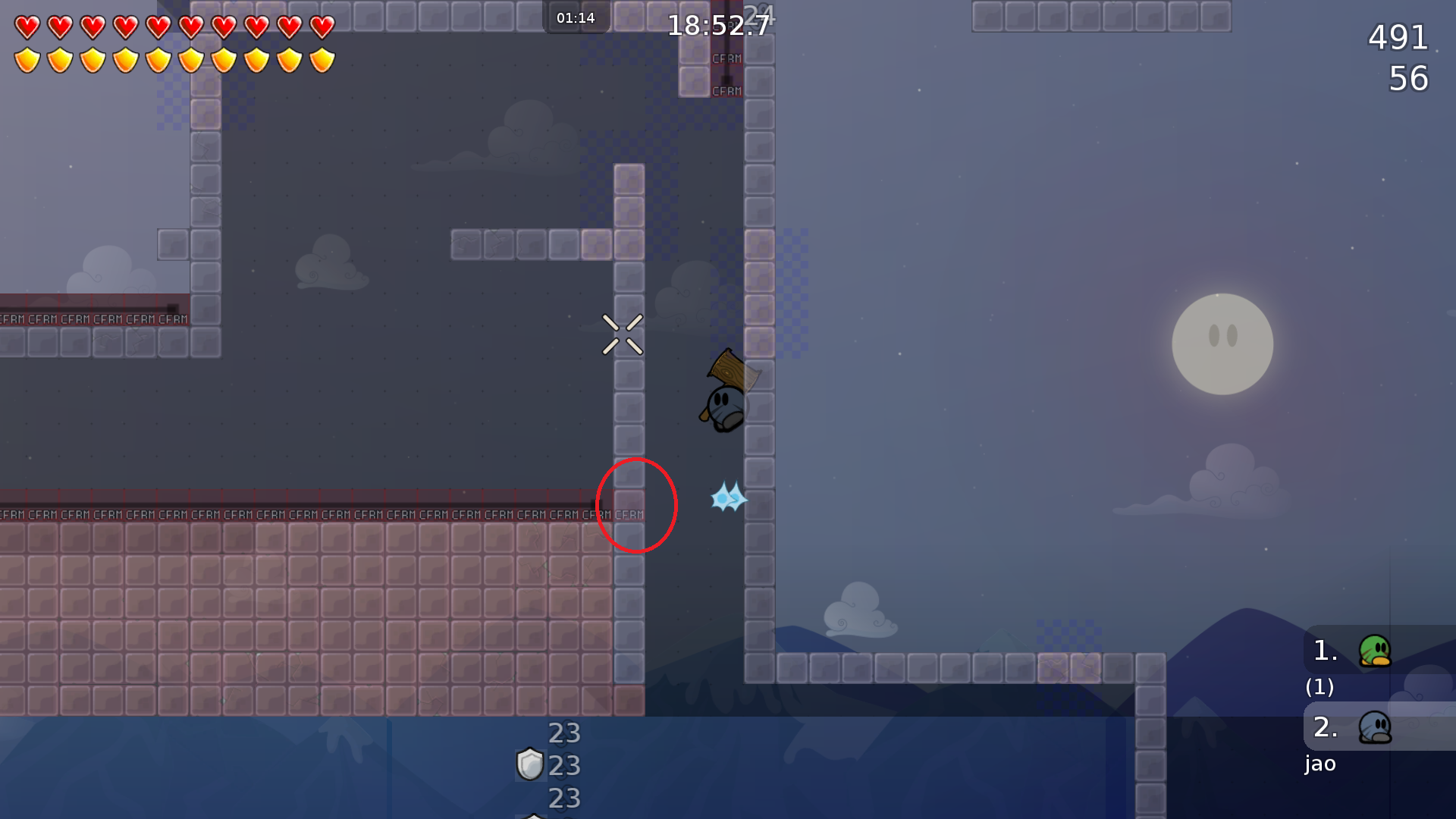This screenshot has width=1456, height=819.
Task: Select leaderboard rank 1 entry
Action: pyautogui.click(x=1326, y=651)
